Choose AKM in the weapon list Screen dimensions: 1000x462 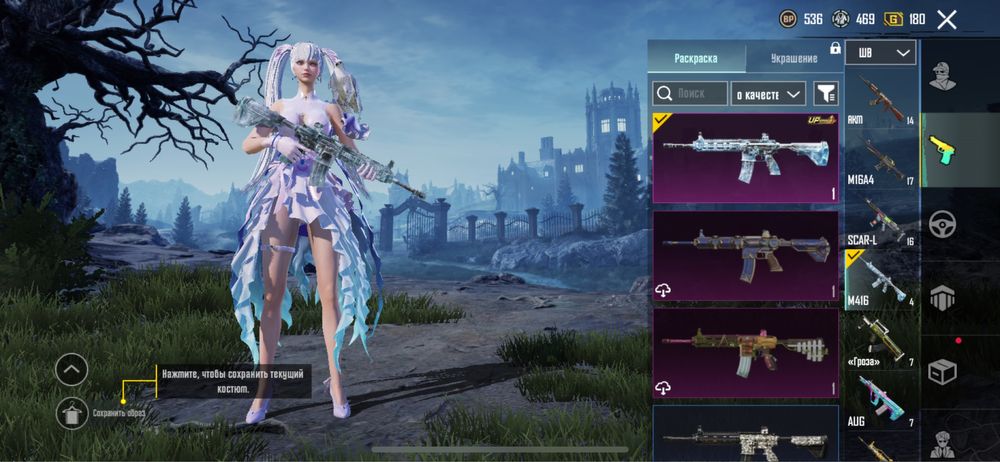(881, 98)
